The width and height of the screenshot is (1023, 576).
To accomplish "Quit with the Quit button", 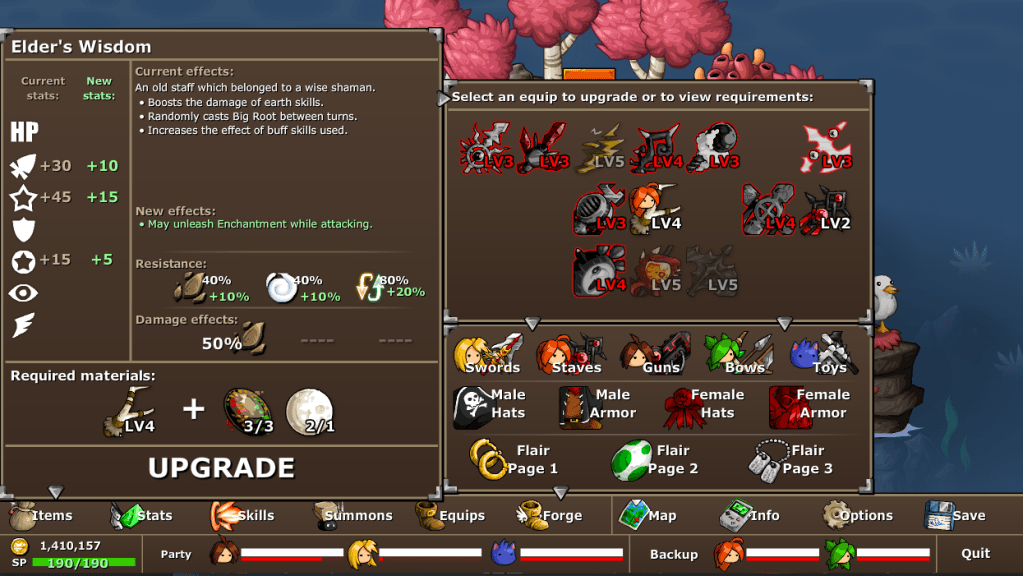I will pyautogui.click(x=975, y=553).
